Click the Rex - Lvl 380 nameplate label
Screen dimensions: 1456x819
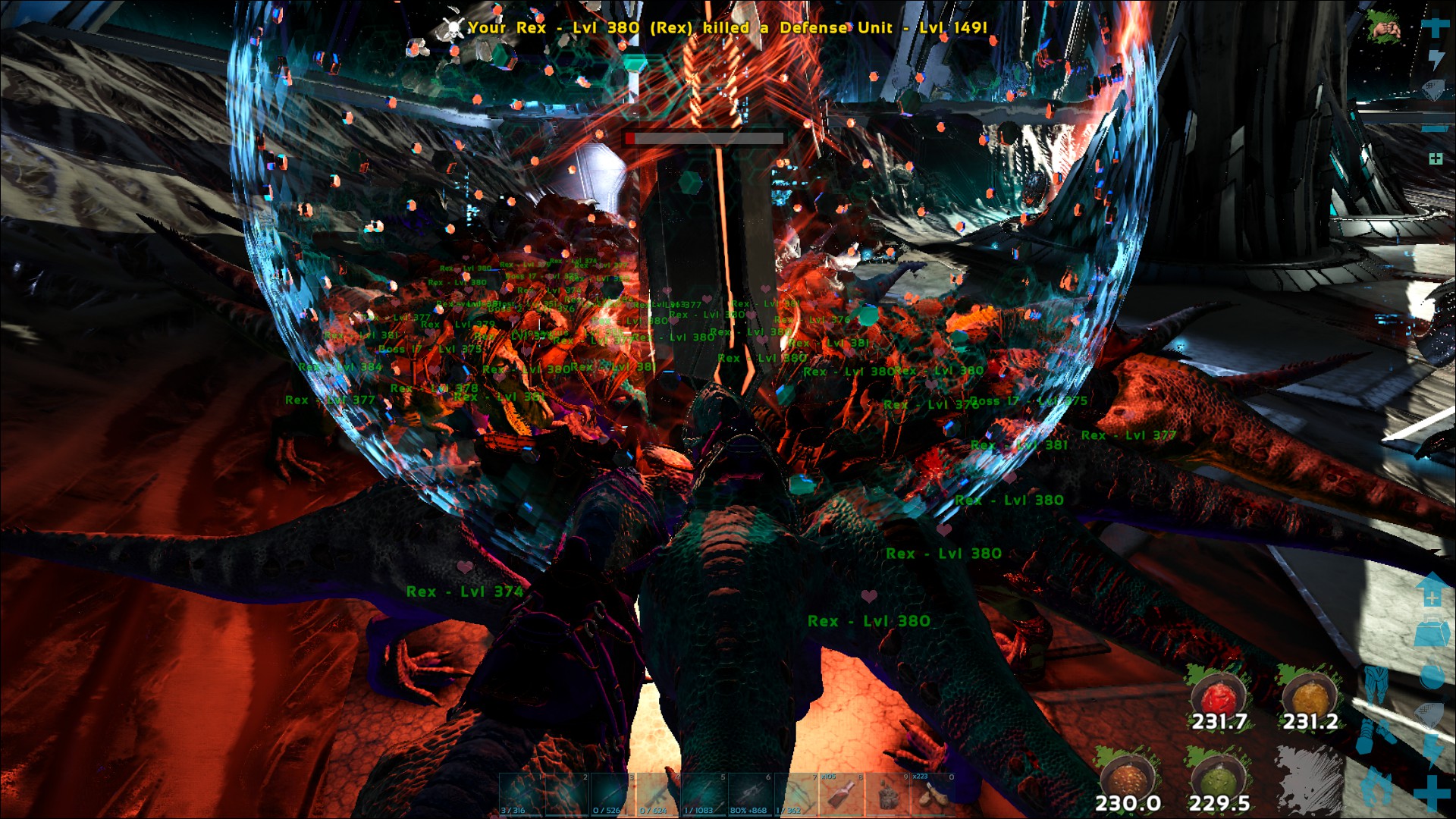(x=869, y=621)
